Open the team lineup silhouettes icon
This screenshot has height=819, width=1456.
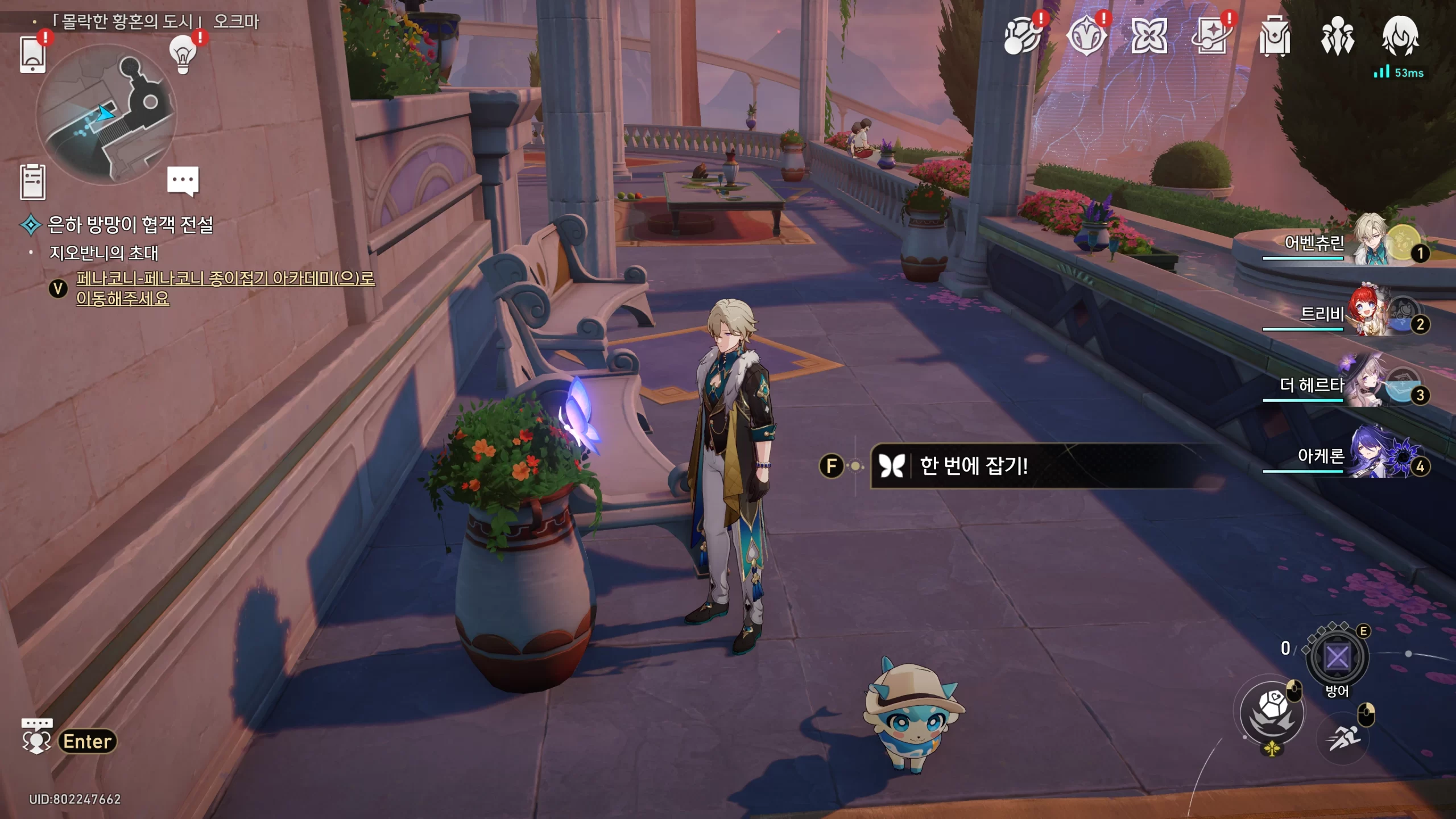tap(1337, 37)
